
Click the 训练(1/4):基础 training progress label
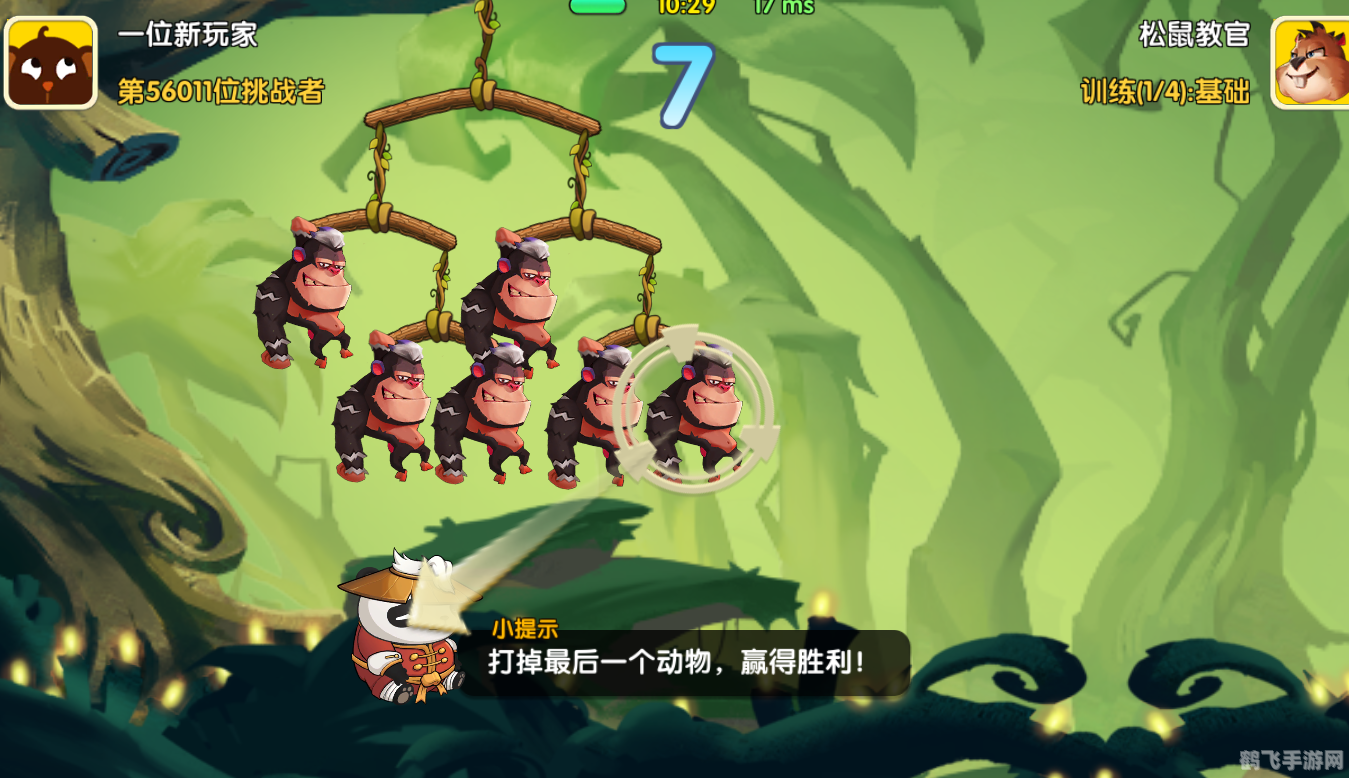click(1163, 89)
